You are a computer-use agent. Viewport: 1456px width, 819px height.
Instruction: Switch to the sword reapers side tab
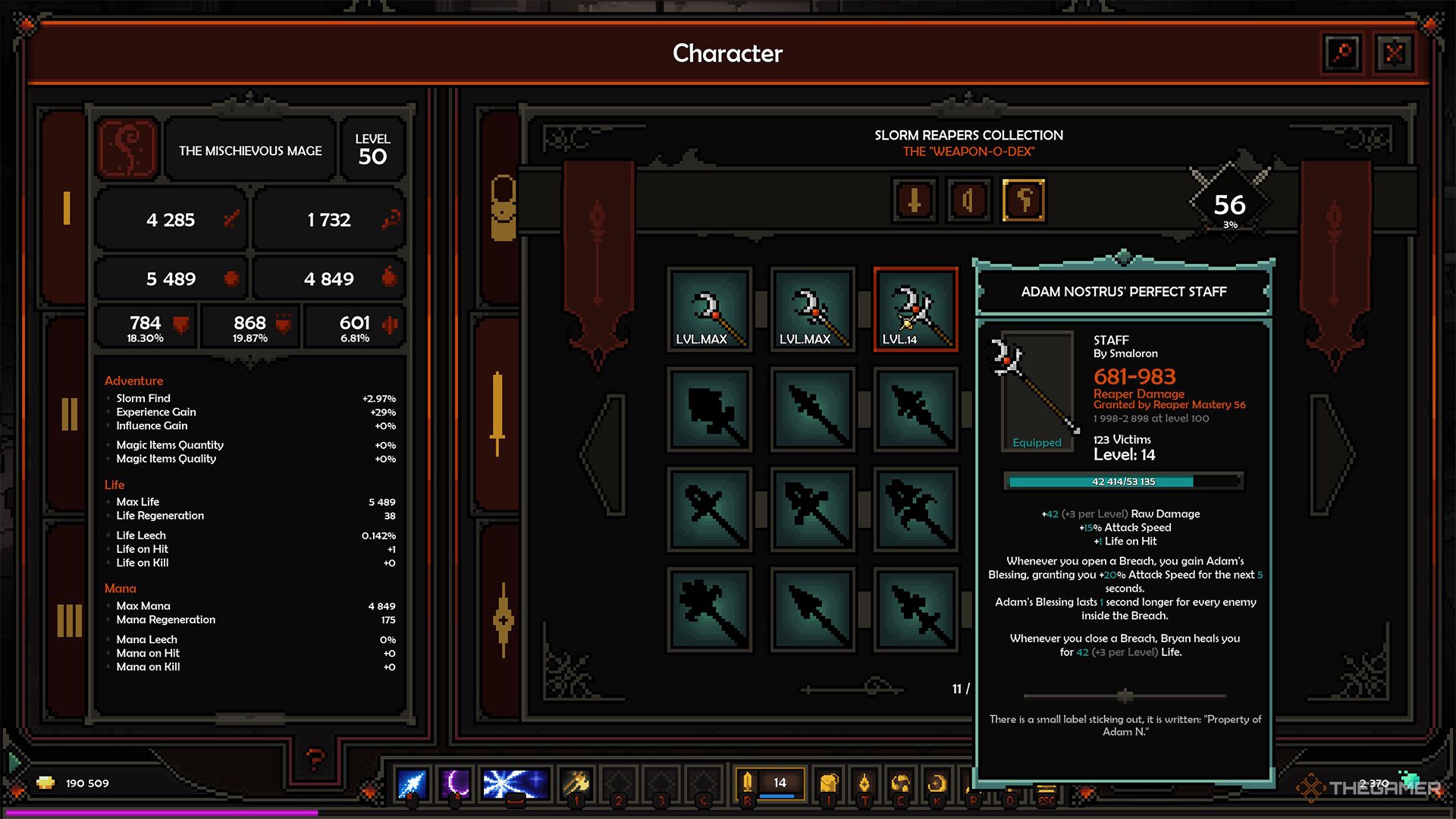tap(498, 414)
